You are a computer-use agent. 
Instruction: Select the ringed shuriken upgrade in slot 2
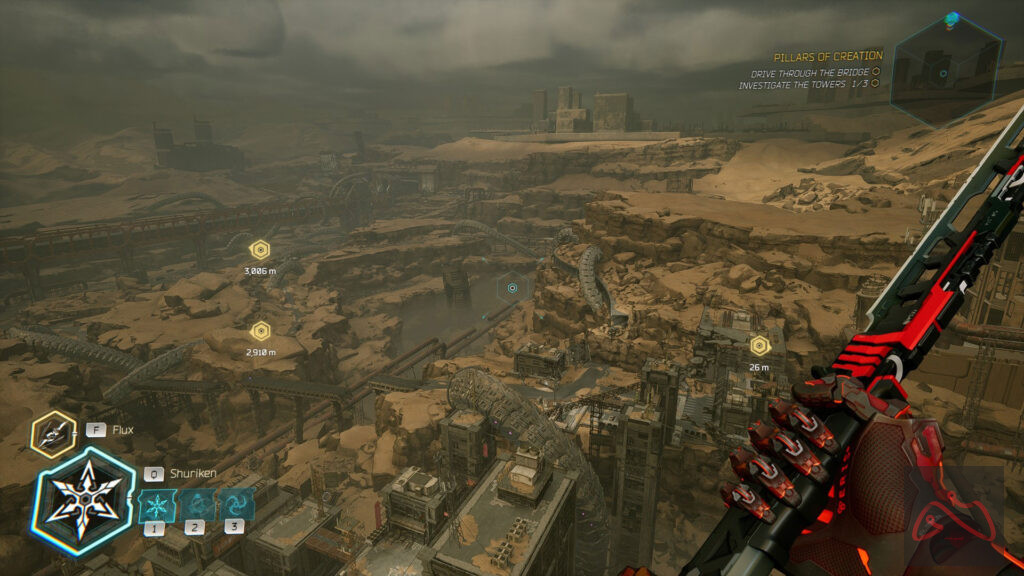pos(196,503)
